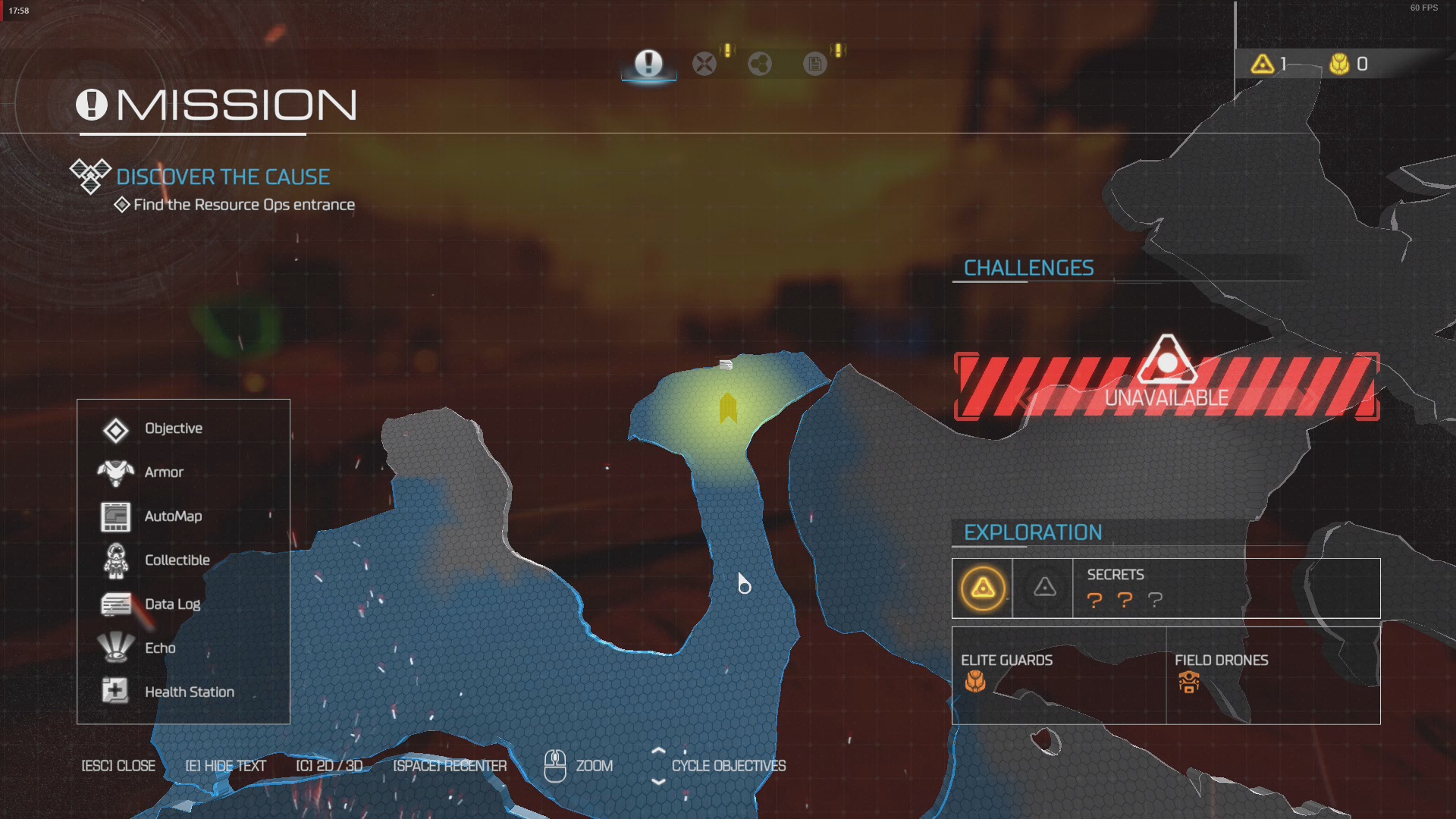Select the Health Station icon in the legend
Image resolution: width=1456 pixels, height=819 pixels.
(115, 691)
